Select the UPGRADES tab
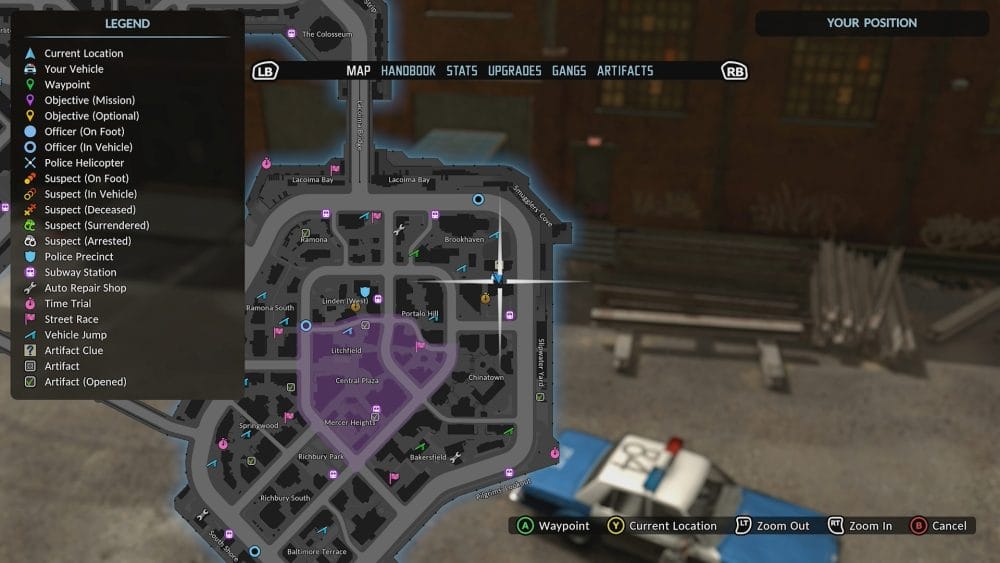This screenshot has height=563, width=1000. coord(514,71)
